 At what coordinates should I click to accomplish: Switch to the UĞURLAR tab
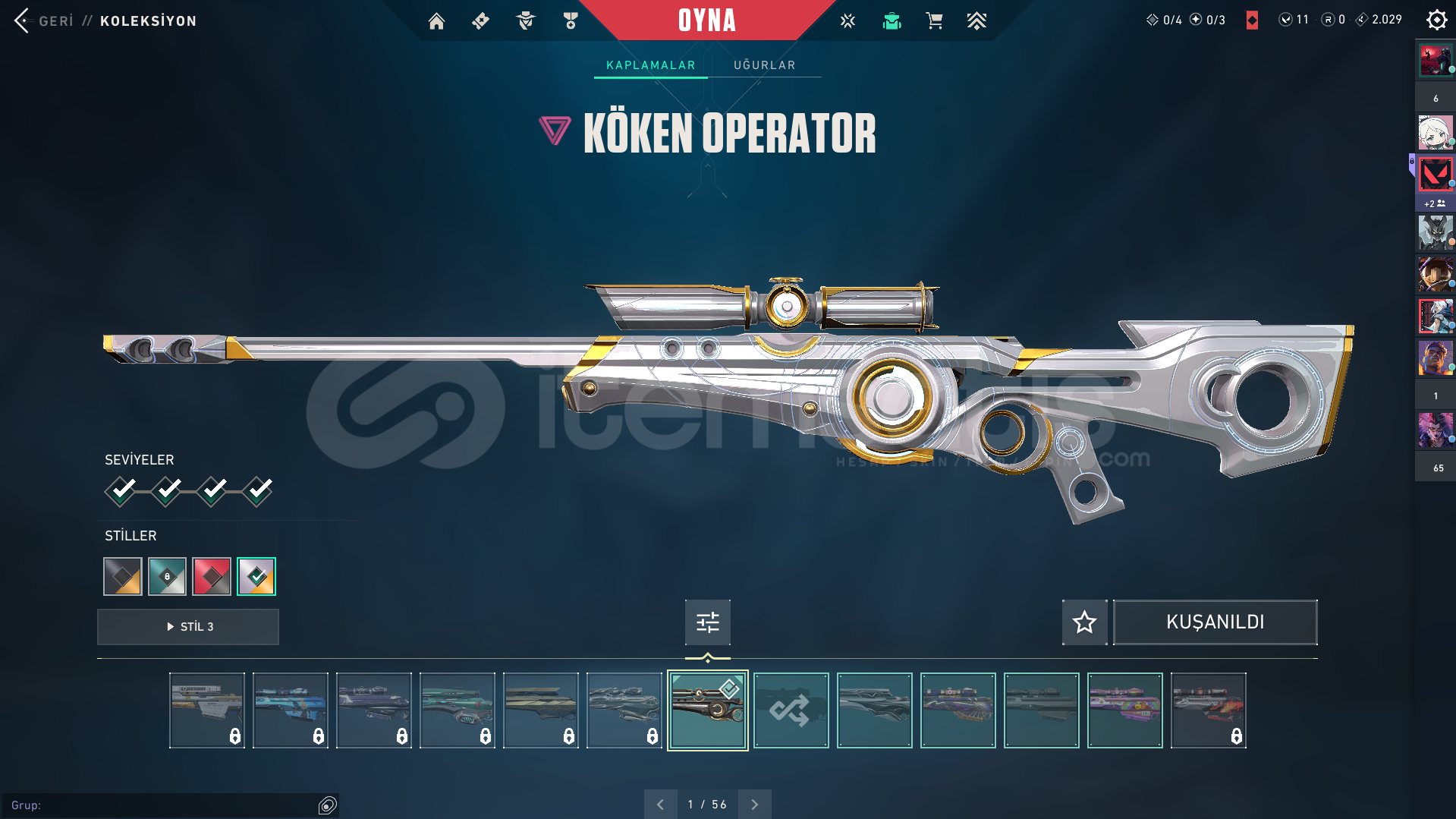[764, 65]
